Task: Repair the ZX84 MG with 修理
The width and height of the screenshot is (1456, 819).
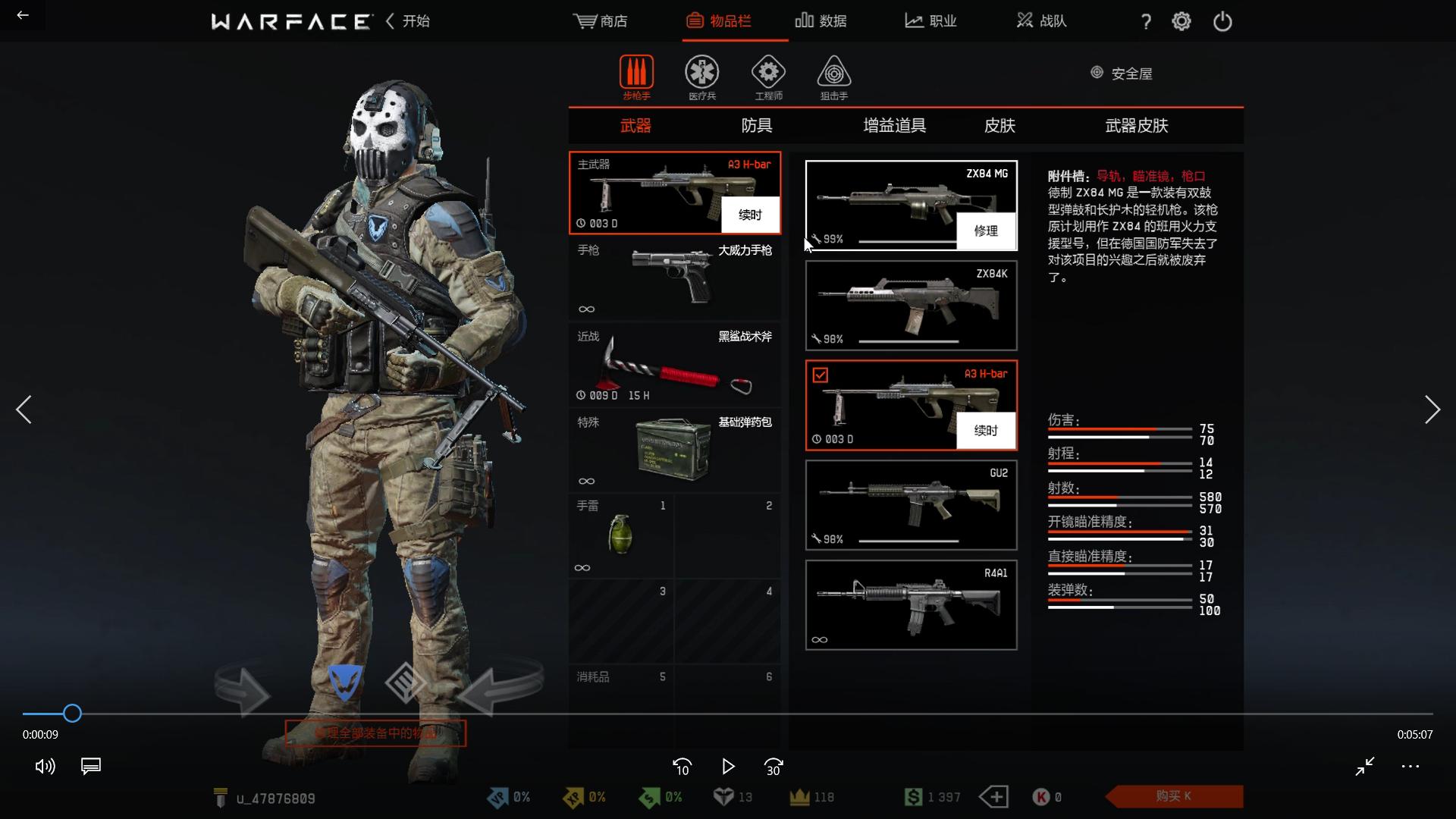Action: tap(985, 231)
